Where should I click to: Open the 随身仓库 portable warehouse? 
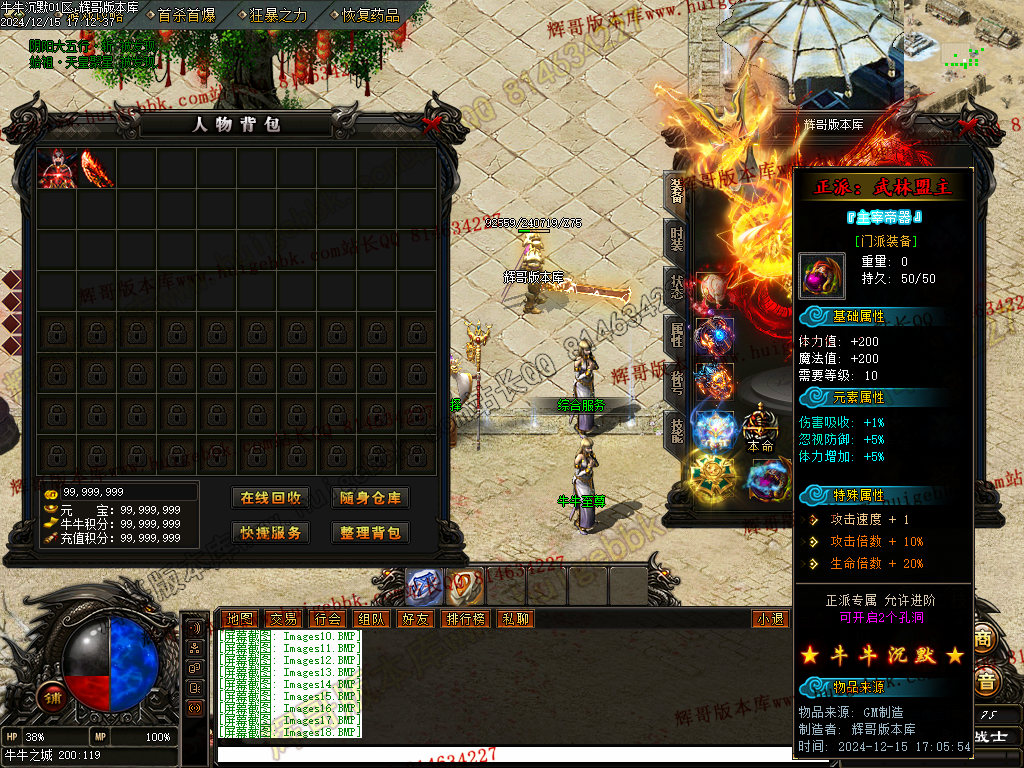pyautogui.click(x=370, y=498)
